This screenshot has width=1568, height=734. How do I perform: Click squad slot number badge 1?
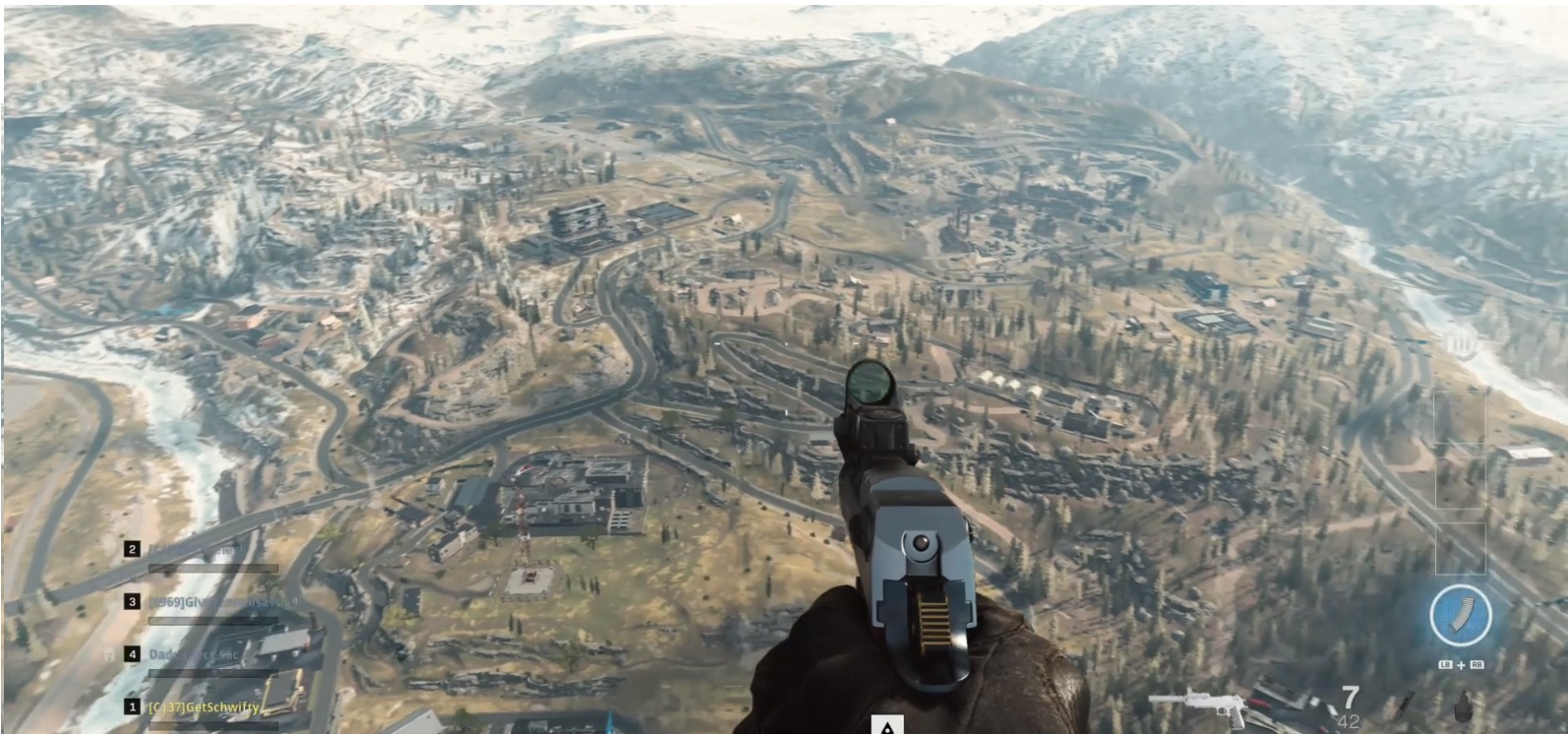(x=132, y=707)
